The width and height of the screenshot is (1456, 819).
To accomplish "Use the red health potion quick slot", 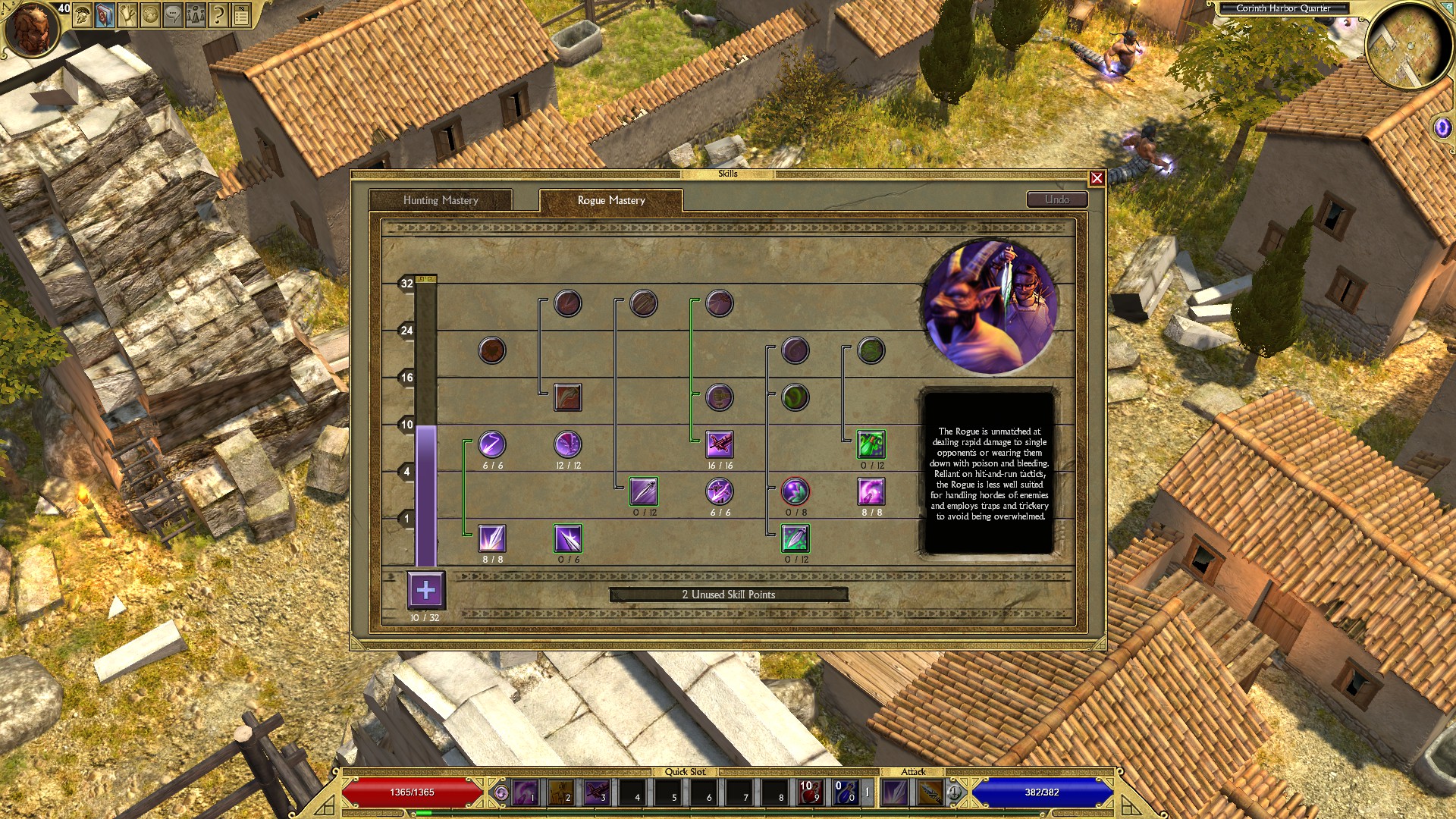I will click(810, 792).
